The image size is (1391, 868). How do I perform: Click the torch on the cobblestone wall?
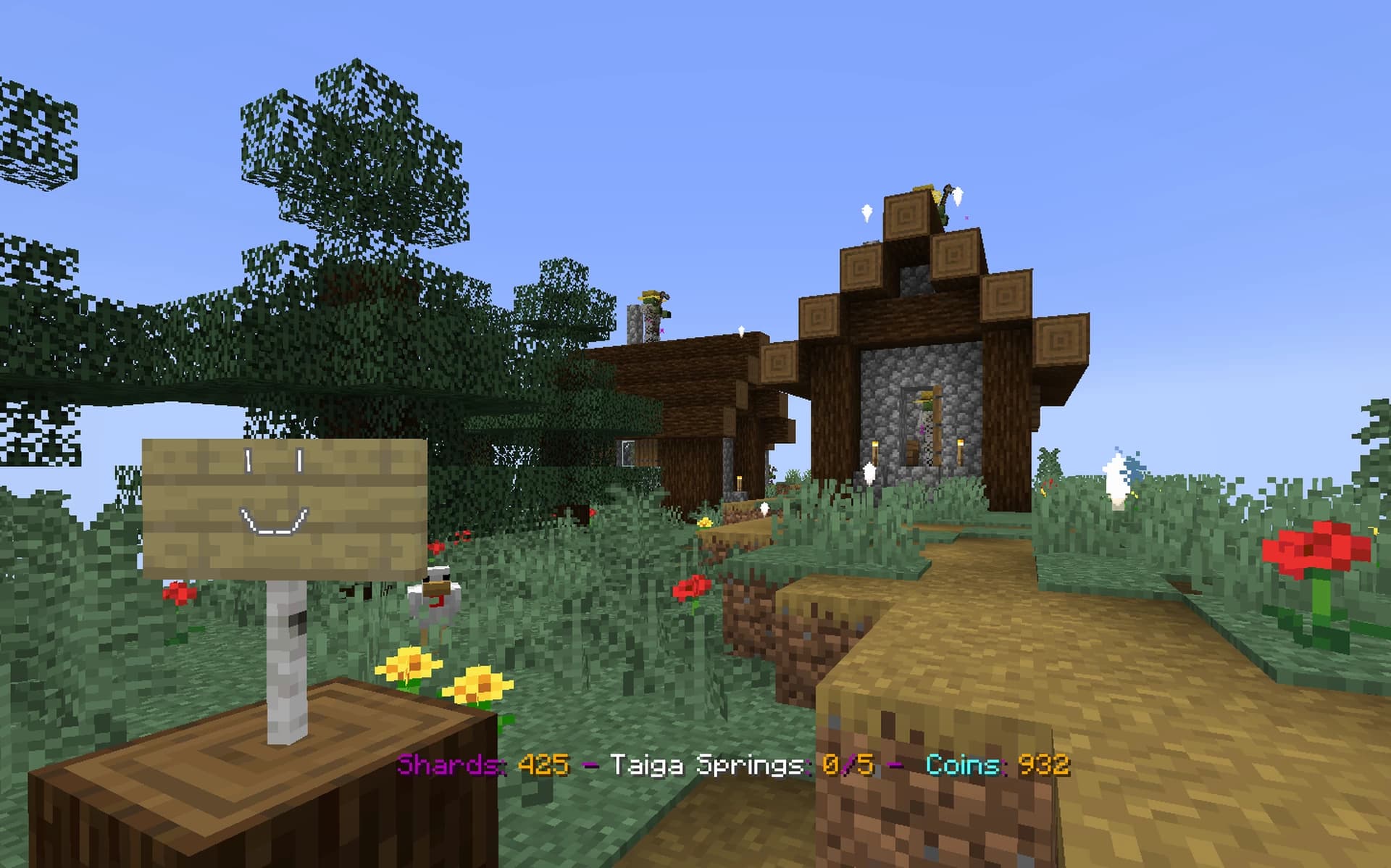click(x=874, y=449)
